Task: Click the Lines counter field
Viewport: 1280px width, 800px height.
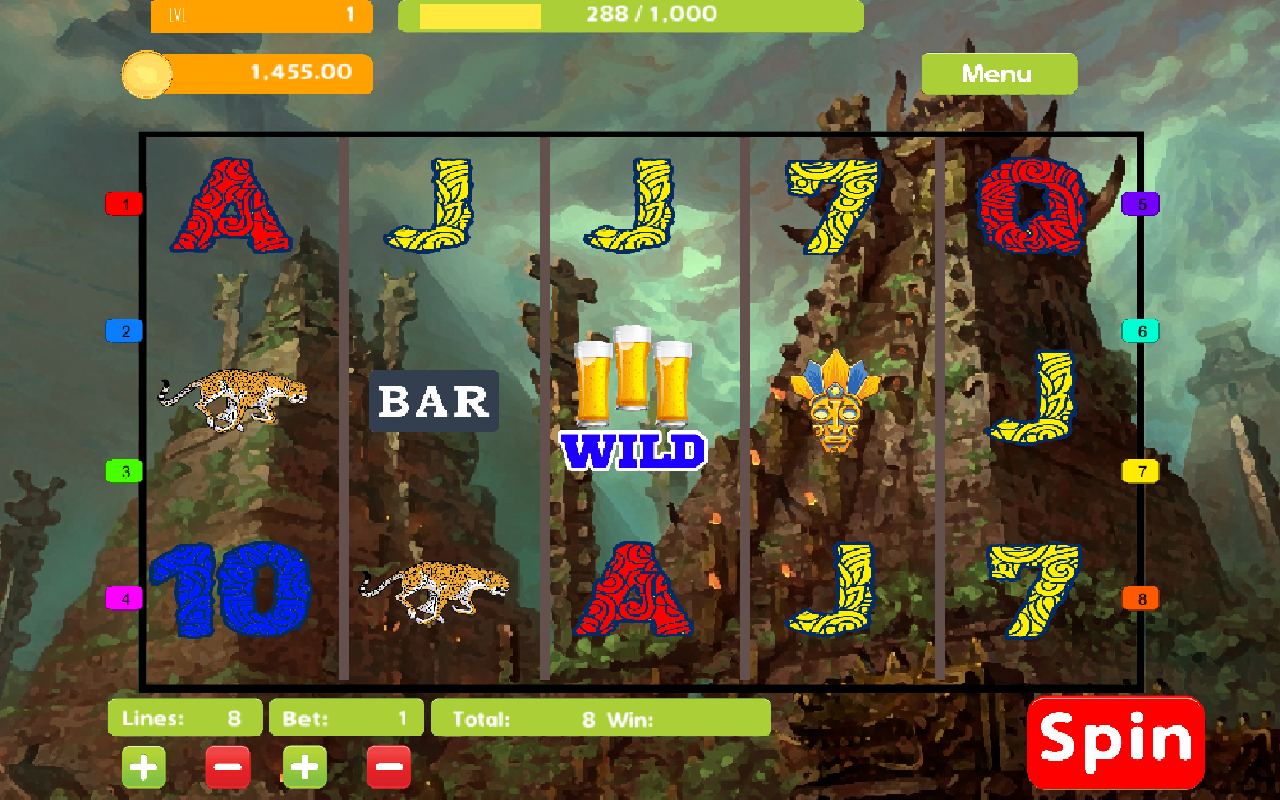Action: [184, 717]
